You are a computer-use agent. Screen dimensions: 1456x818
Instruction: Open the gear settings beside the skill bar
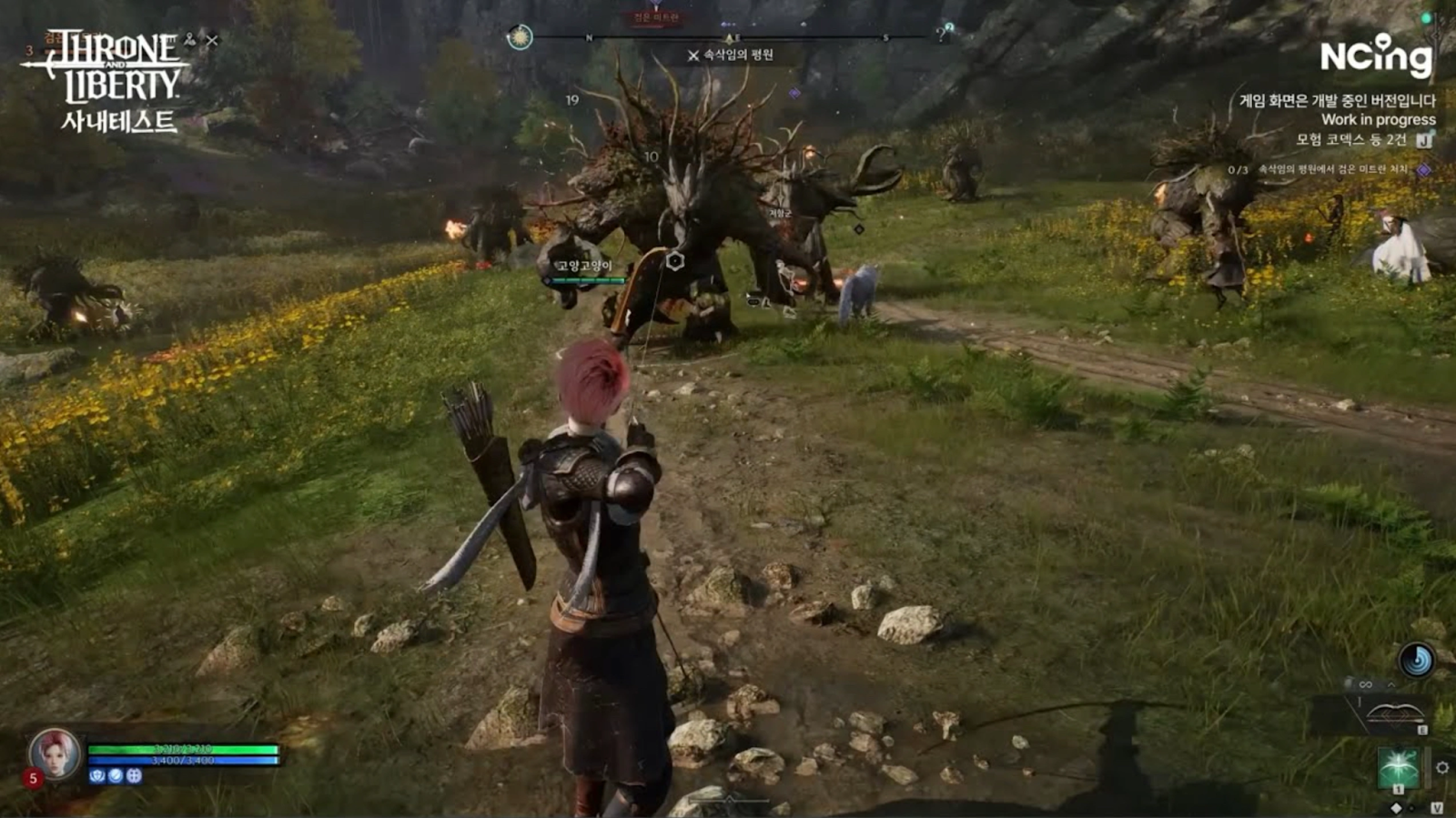(1442, 768)
